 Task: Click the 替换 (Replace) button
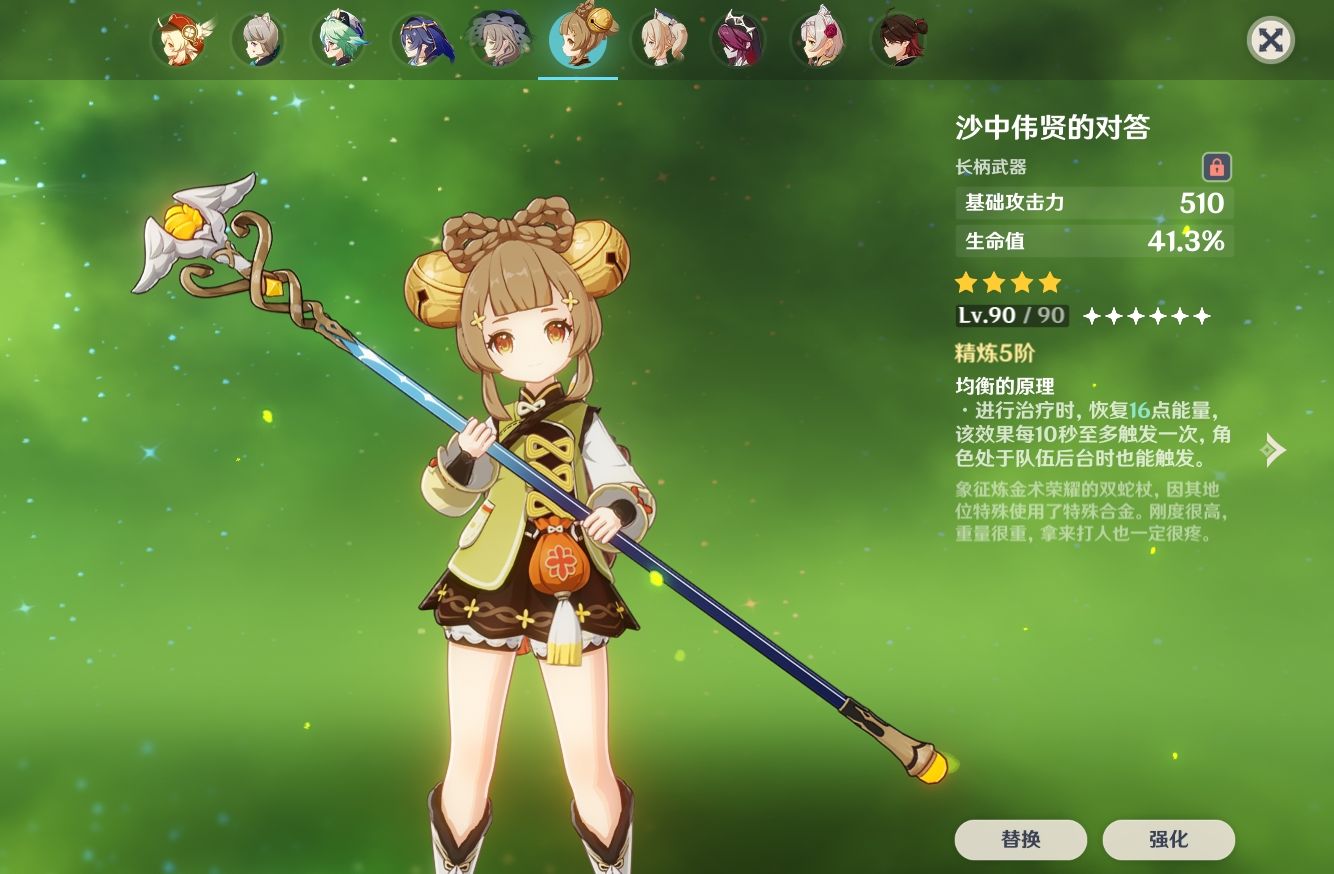tap(1020, 840)
